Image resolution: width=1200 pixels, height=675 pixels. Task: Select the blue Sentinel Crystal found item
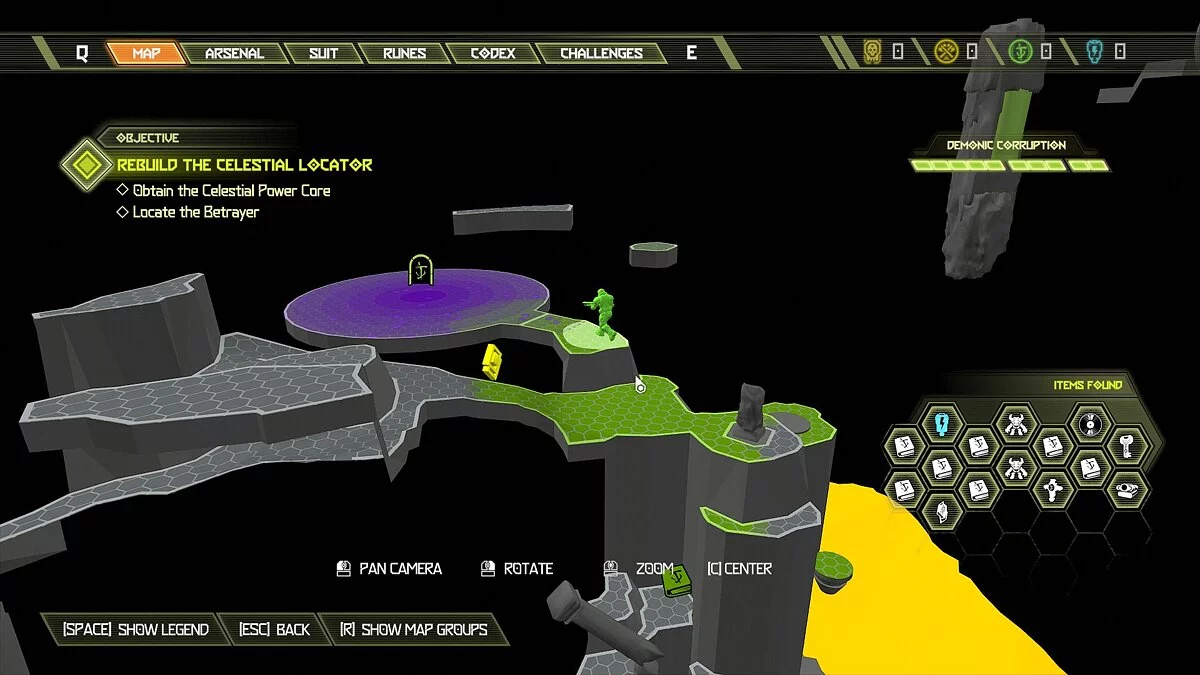[x=941, y=424]
